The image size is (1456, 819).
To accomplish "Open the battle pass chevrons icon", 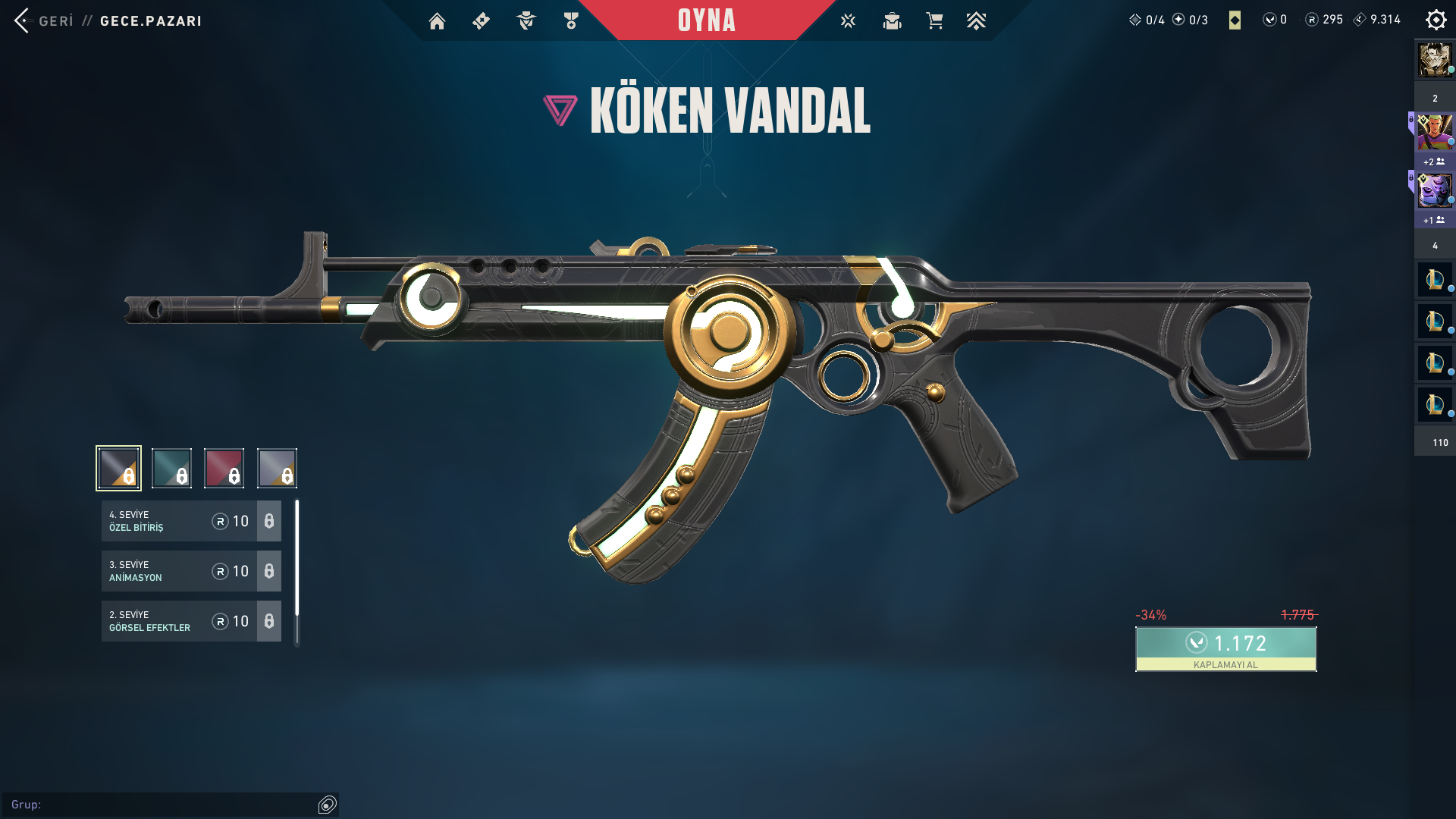I will point(976,21).
